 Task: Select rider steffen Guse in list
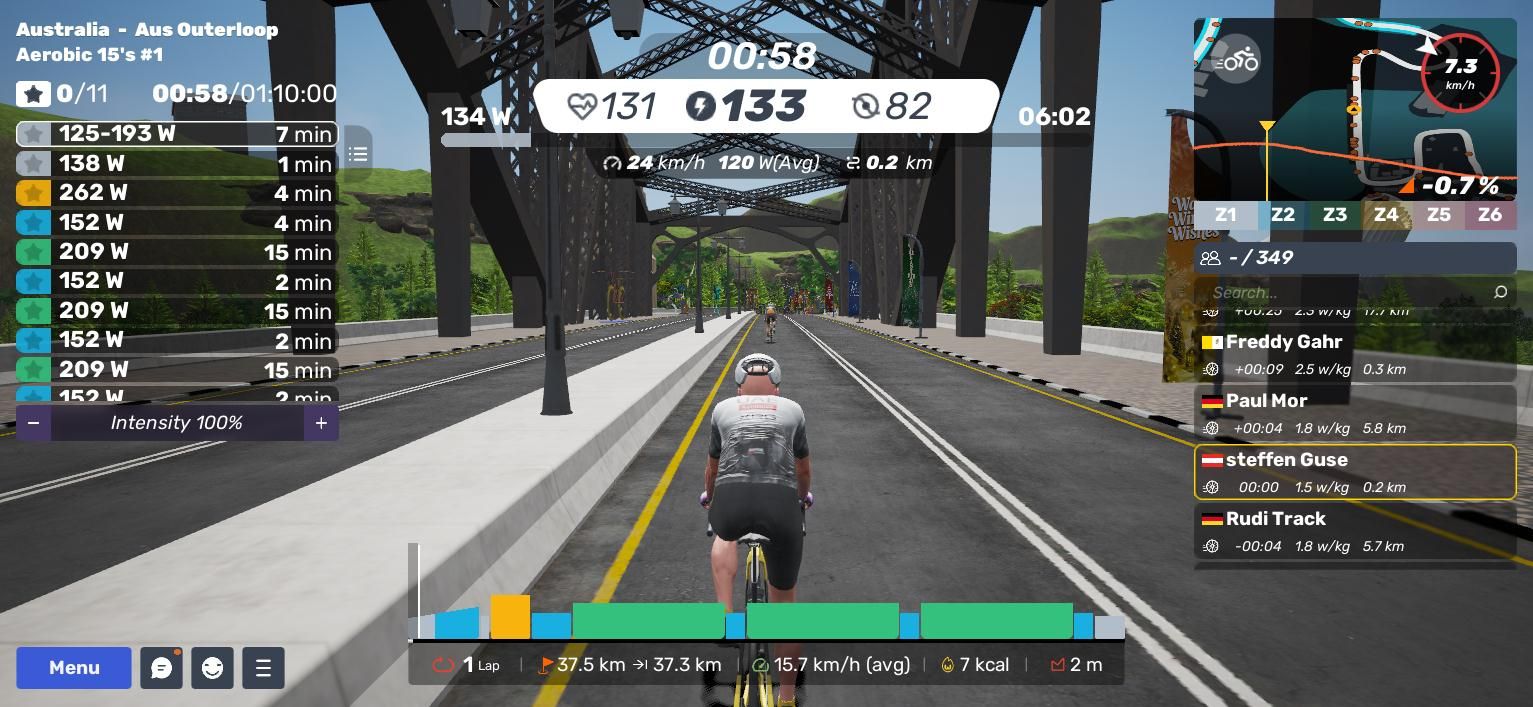(x=1355, y=472)
